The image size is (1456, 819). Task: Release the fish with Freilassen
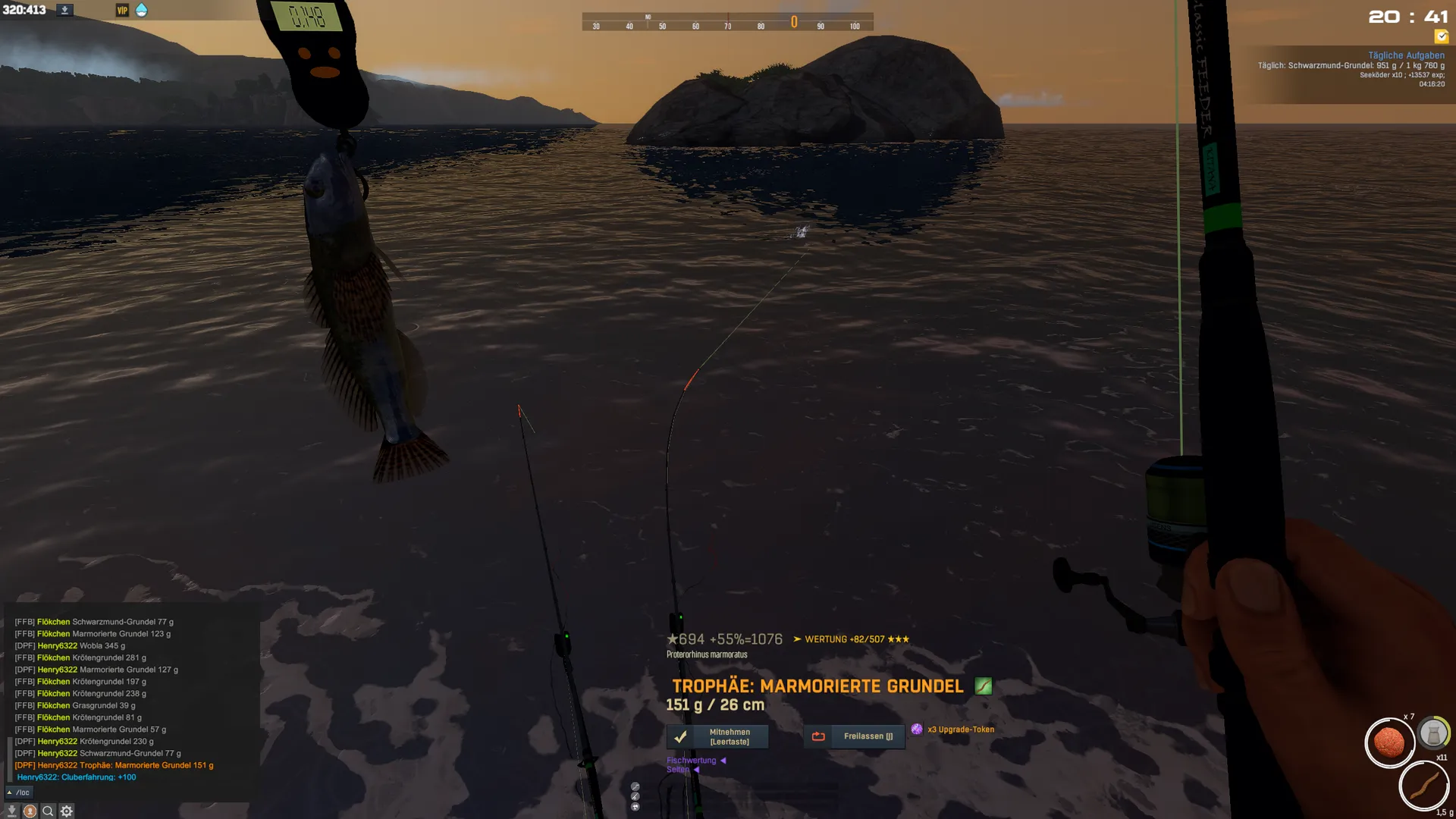tap(854, 736)
